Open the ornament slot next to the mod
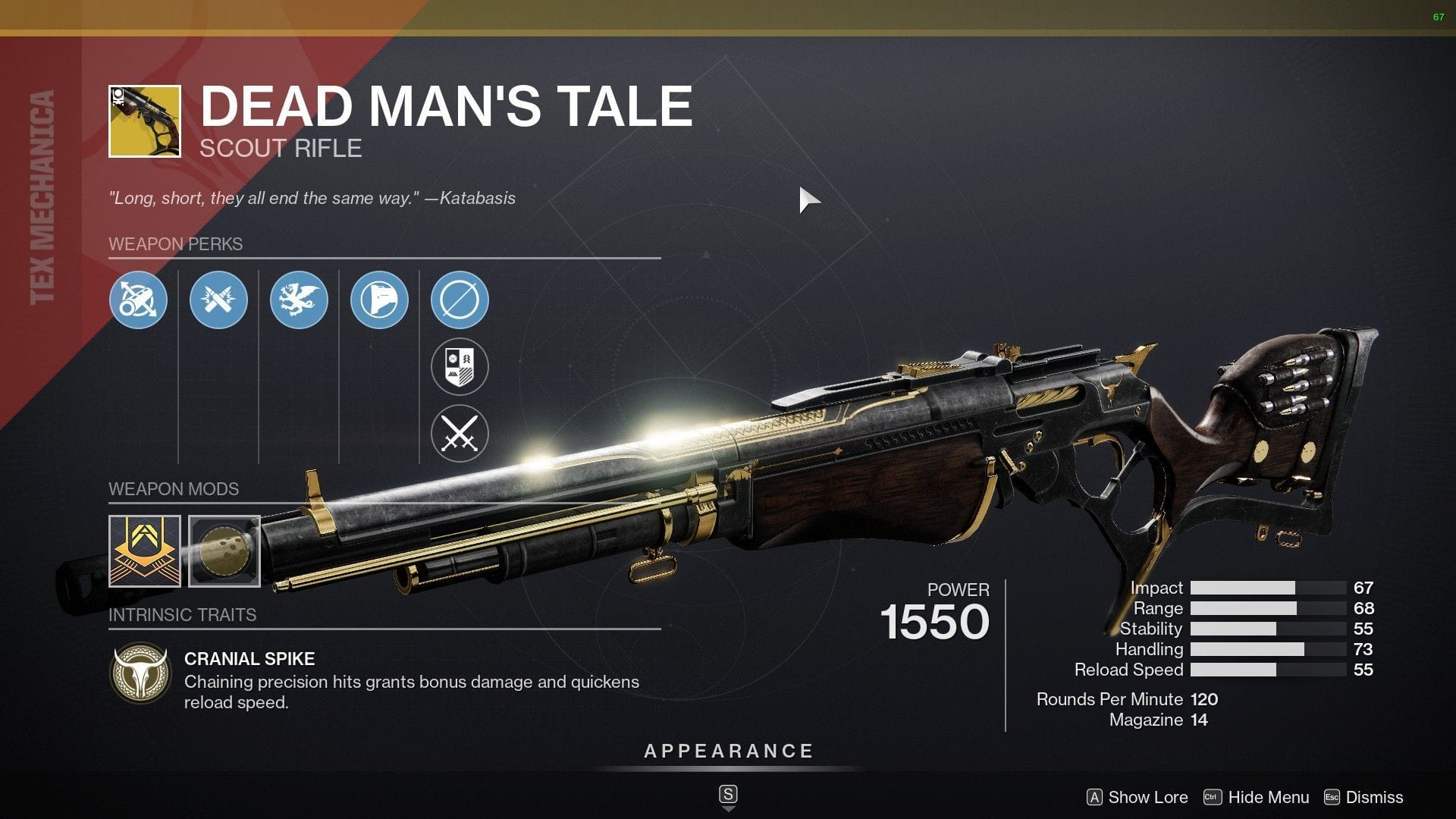Image resolution: width=1456 pixels, height=819 pixels. pyautogui.click(x=224, y=551)
